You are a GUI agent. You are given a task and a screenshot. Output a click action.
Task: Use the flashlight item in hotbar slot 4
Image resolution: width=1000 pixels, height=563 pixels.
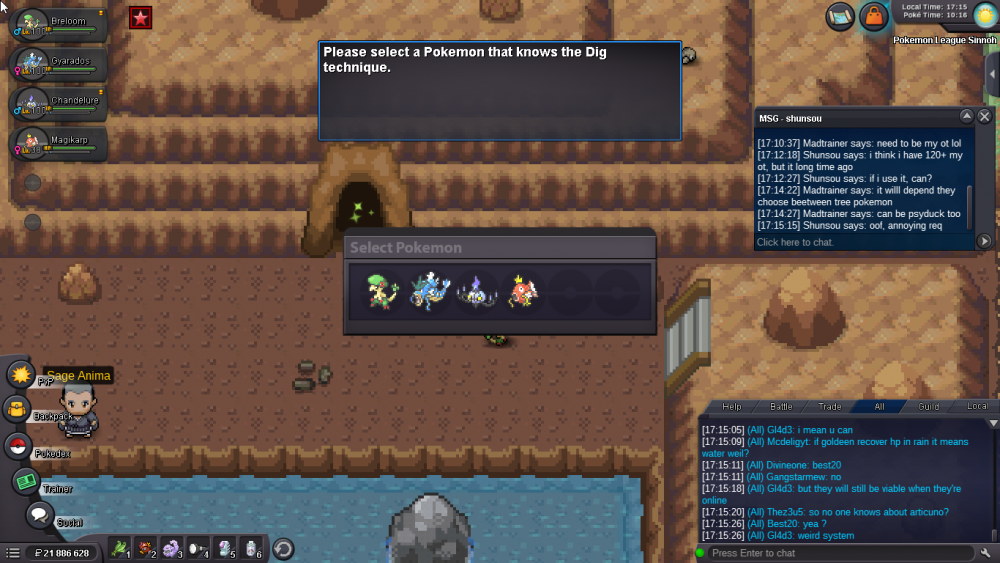[197, 548]
